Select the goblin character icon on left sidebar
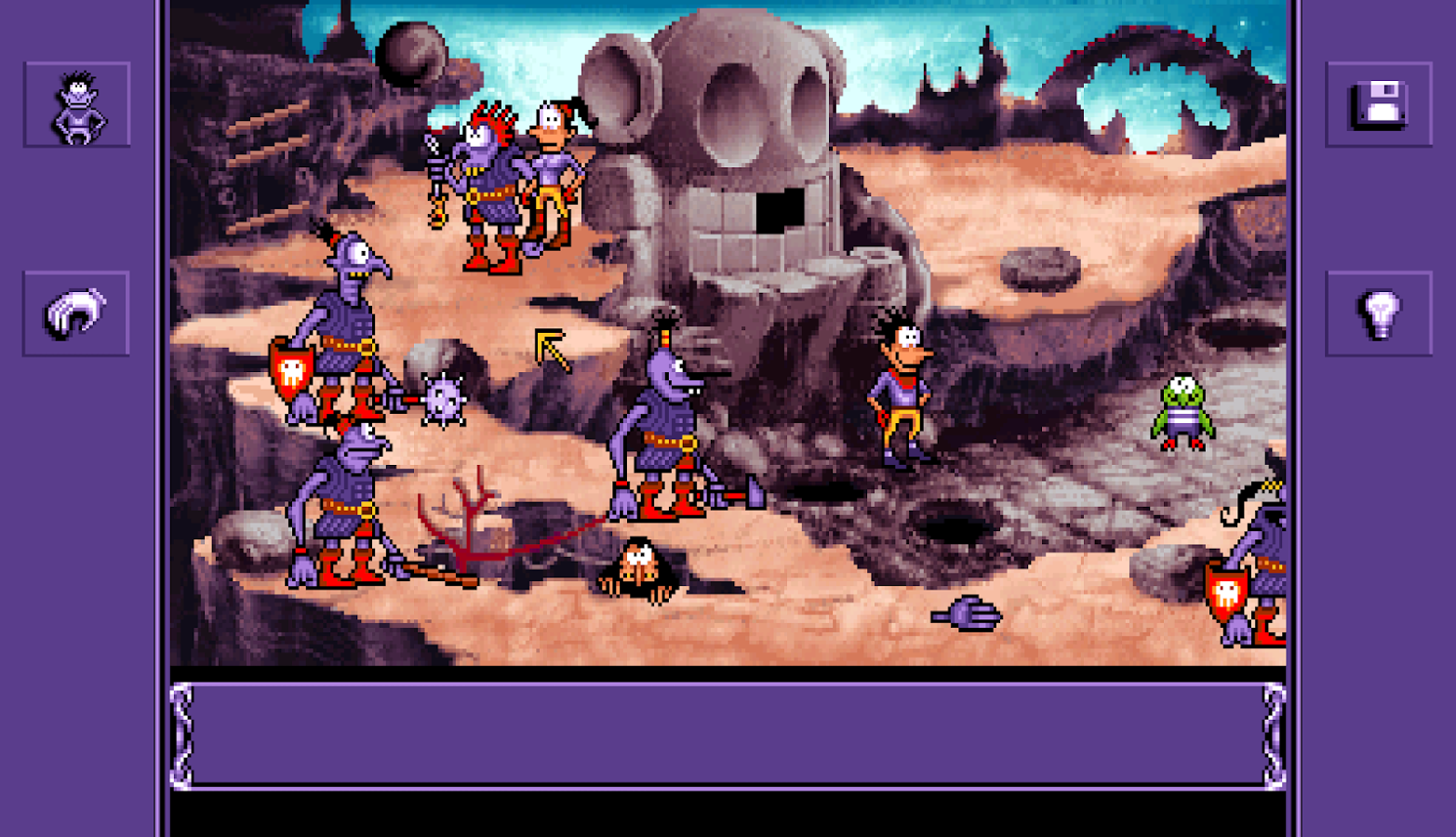 [76, 102]
